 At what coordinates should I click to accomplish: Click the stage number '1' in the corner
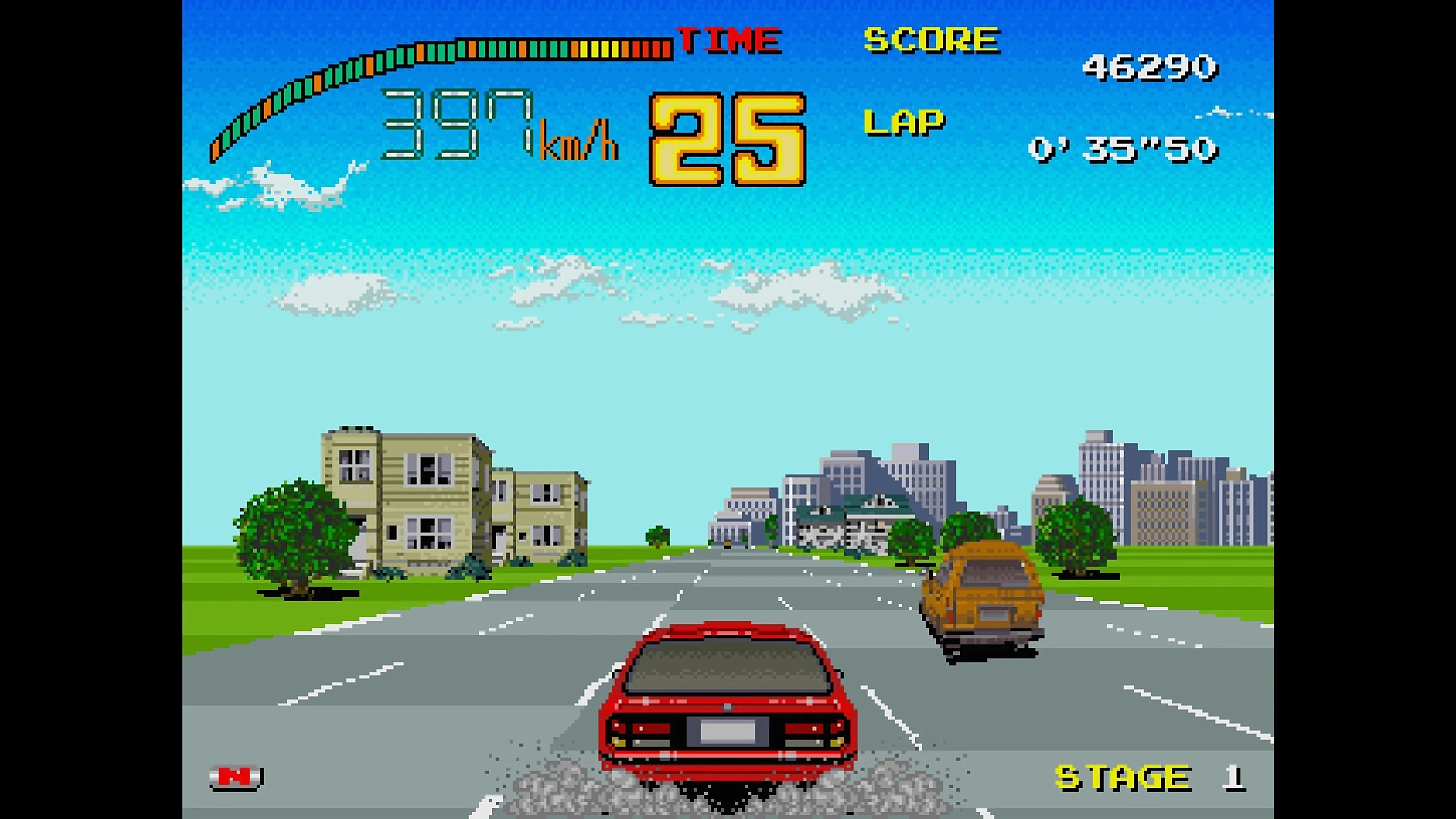tap(1235, 776)
